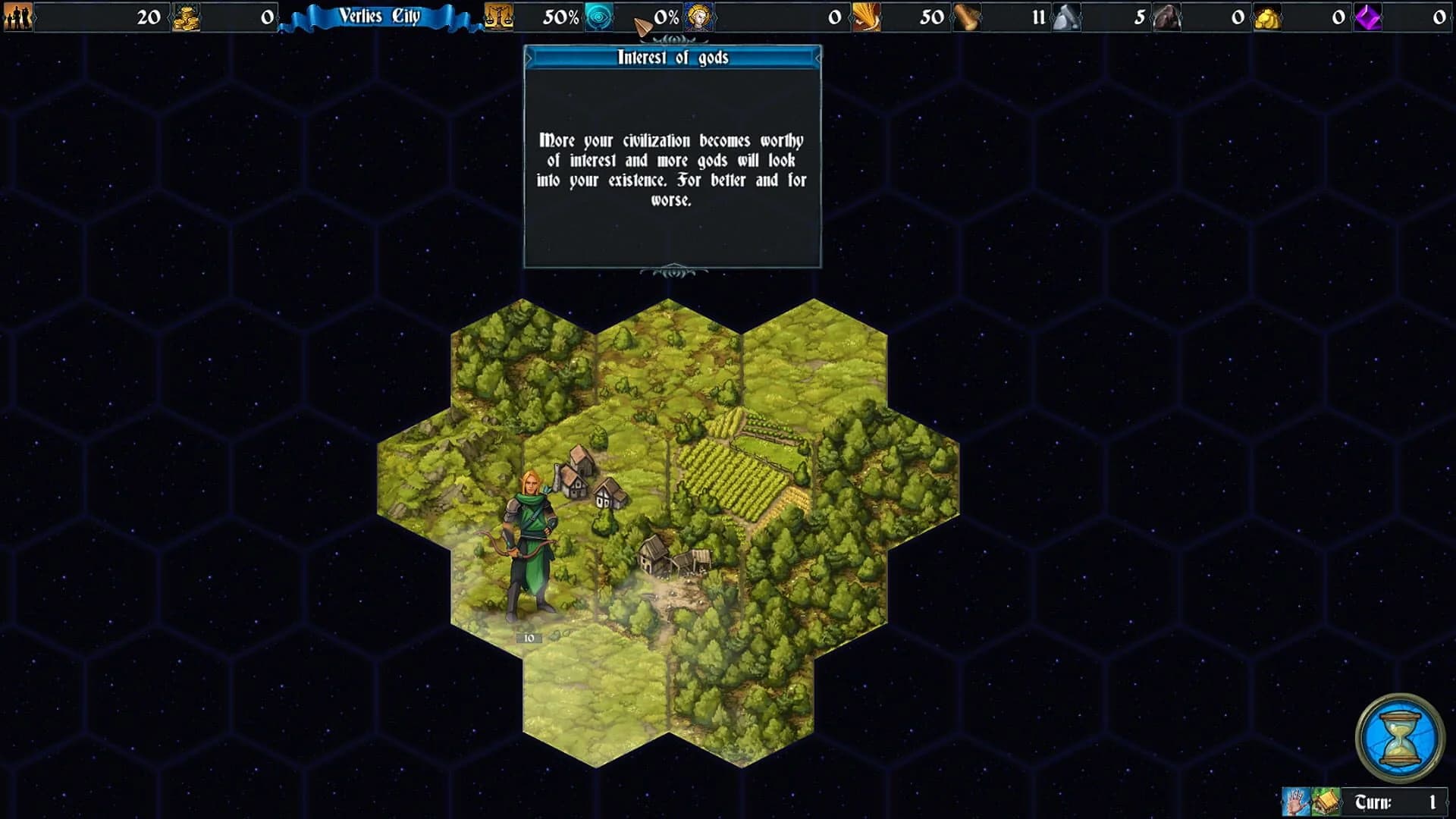Screen dimensions: 1456x819
Task: Click the purple crystal resource icon
Action: coord(1369,16)
